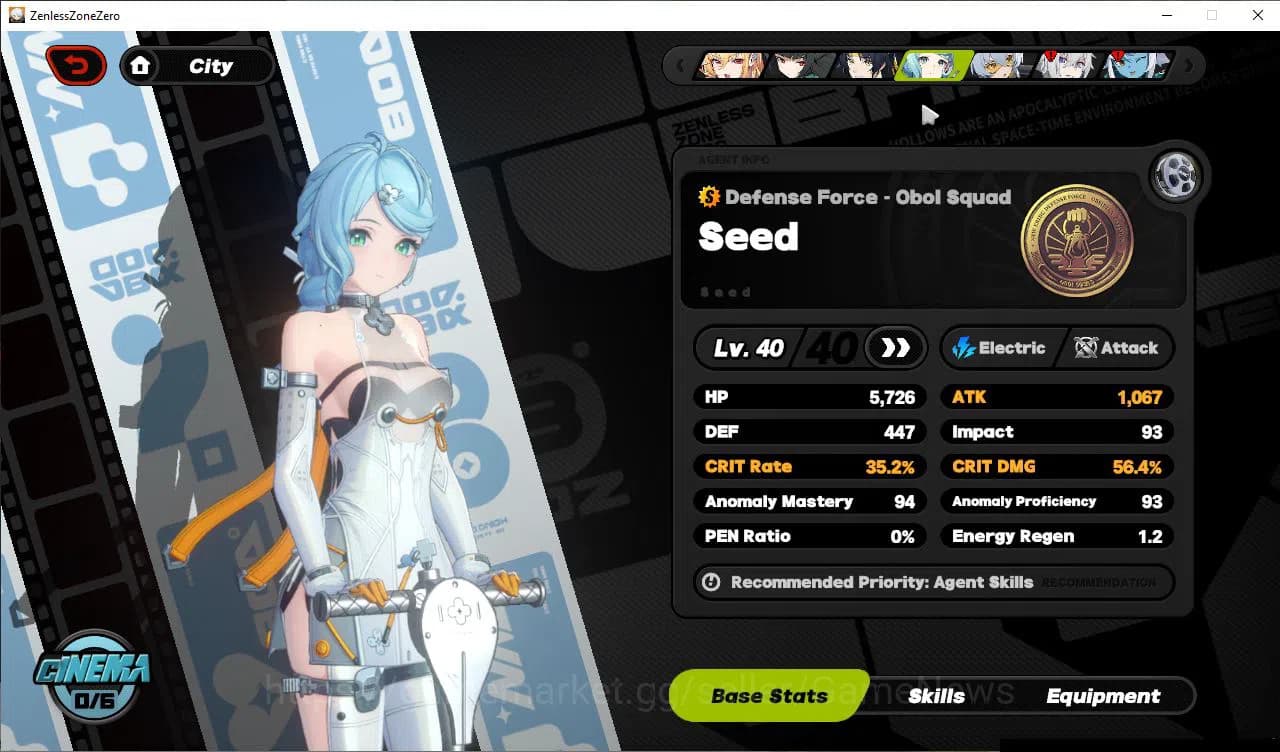Click the clock icon on Recommended Priority row
1280x752 pixels.
pyautogui.click(x=711, y=583)
